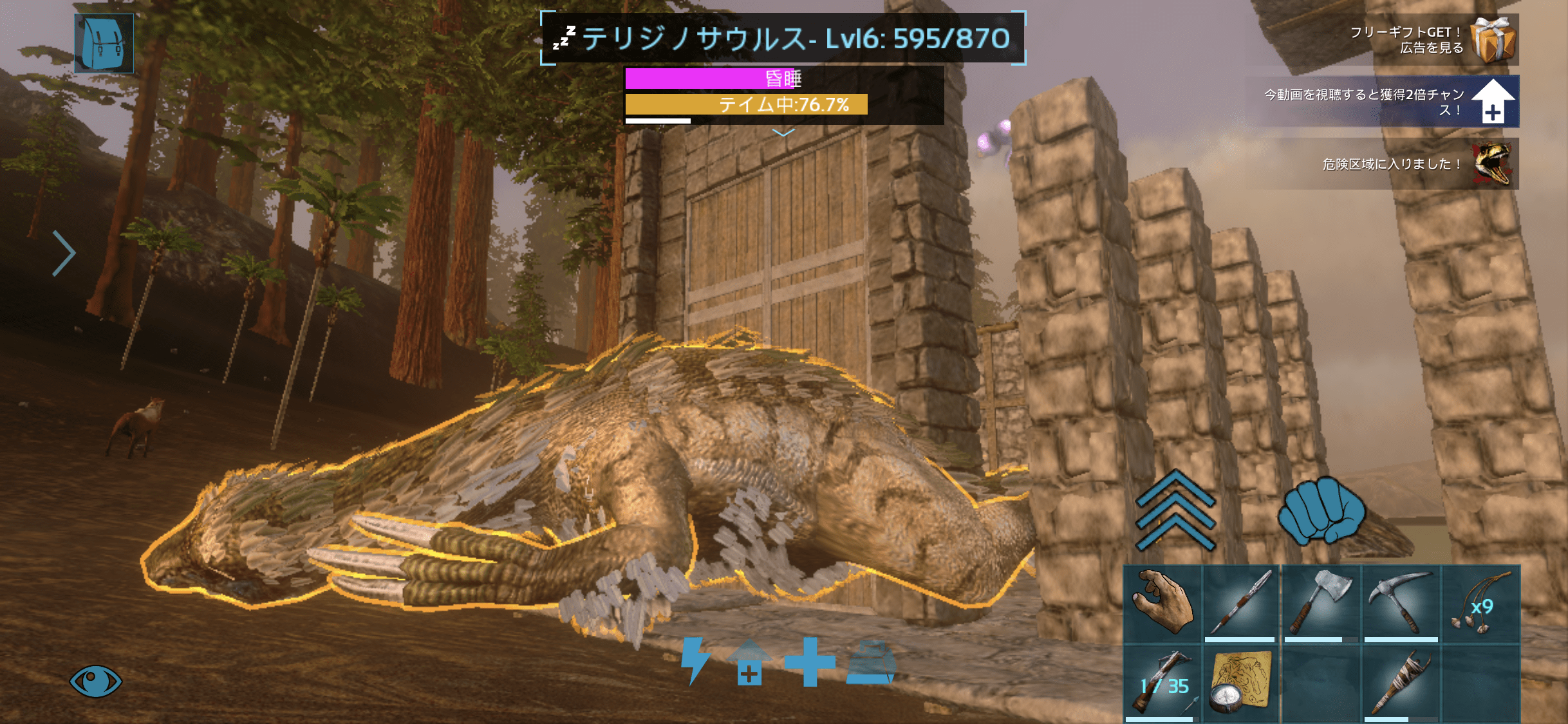Expand the side panel arrow
The width and height of the screenshot is (1568, 724).
coord(64,253)
